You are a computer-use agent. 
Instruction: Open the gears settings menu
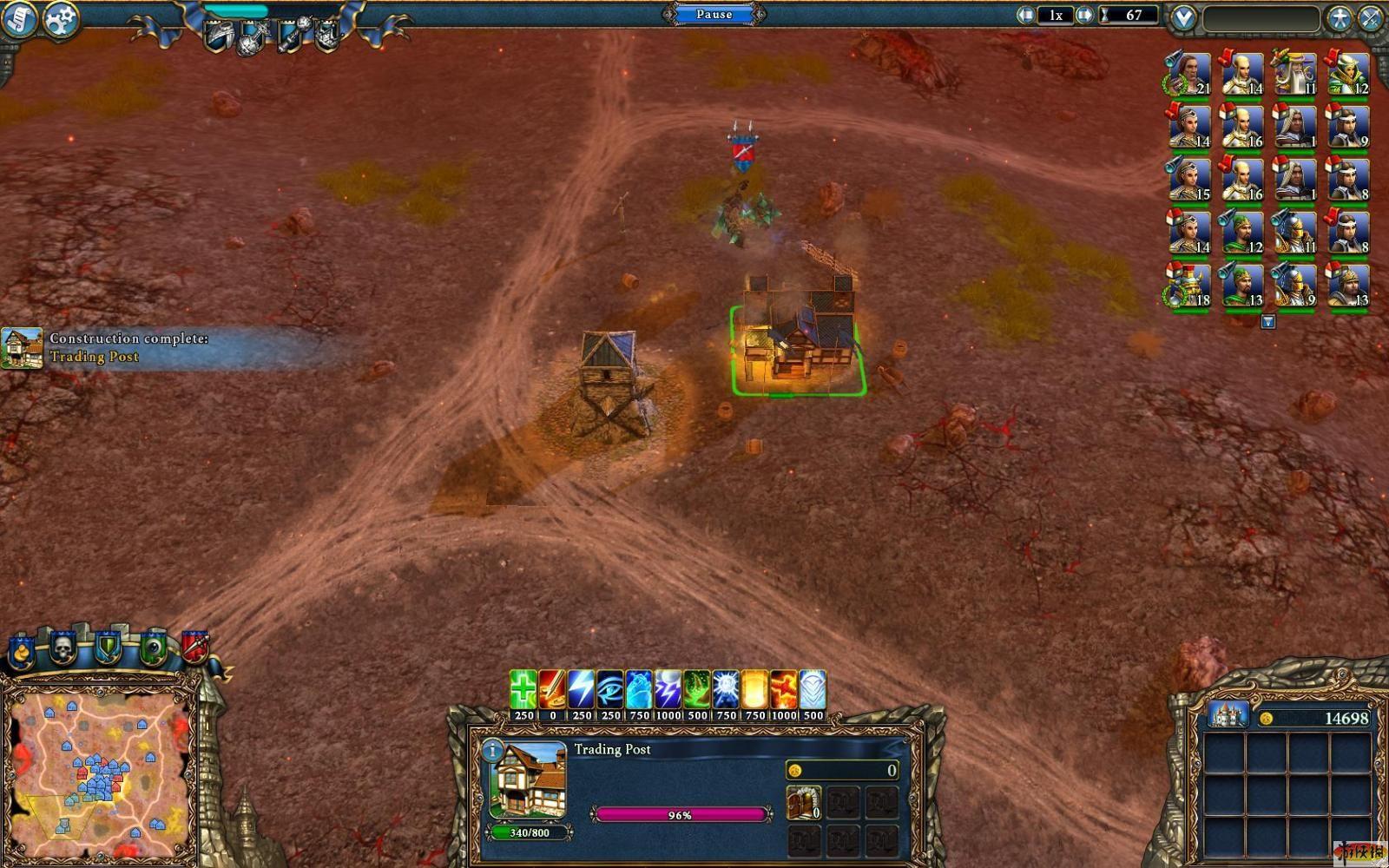pos(60,19)
